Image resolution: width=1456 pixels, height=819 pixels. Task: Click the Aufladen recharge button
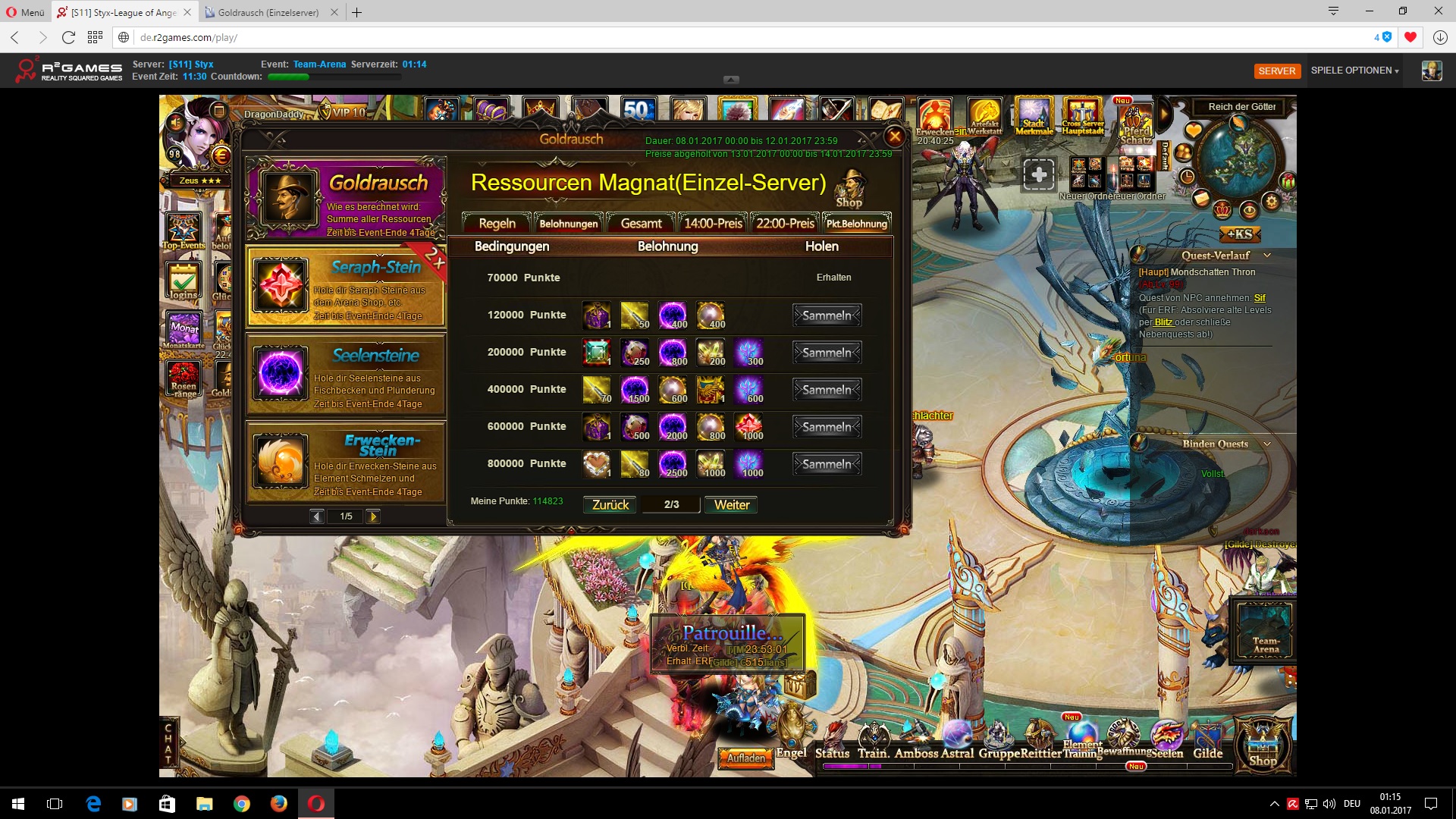(746, 758)
